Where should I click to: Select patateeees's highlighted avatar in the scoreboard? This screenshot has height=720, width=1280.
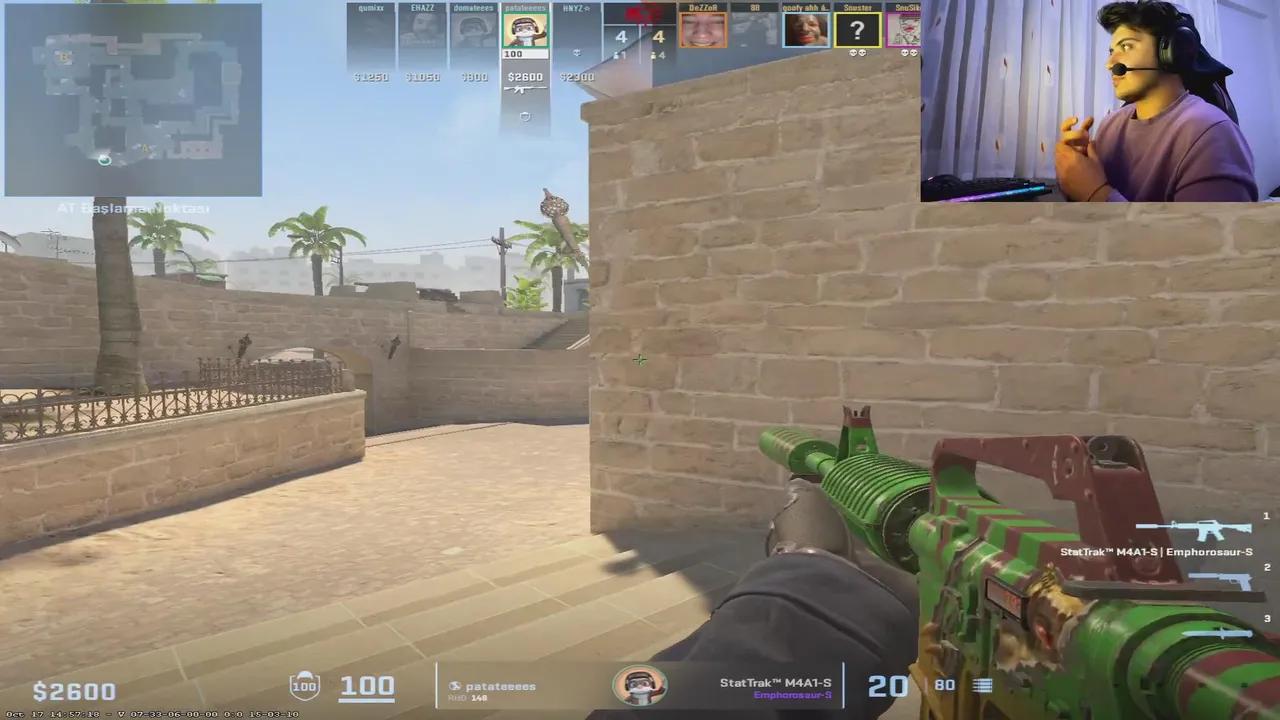pyautogui.click(x=525, y=30)
